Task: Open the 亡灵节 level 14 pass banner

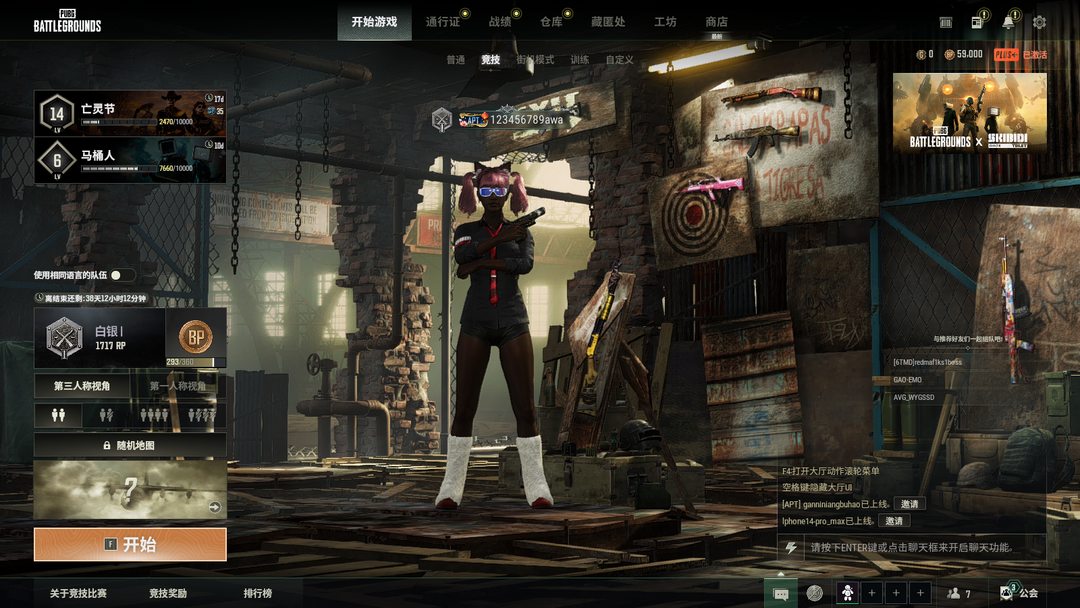Action: click(130, 113)
